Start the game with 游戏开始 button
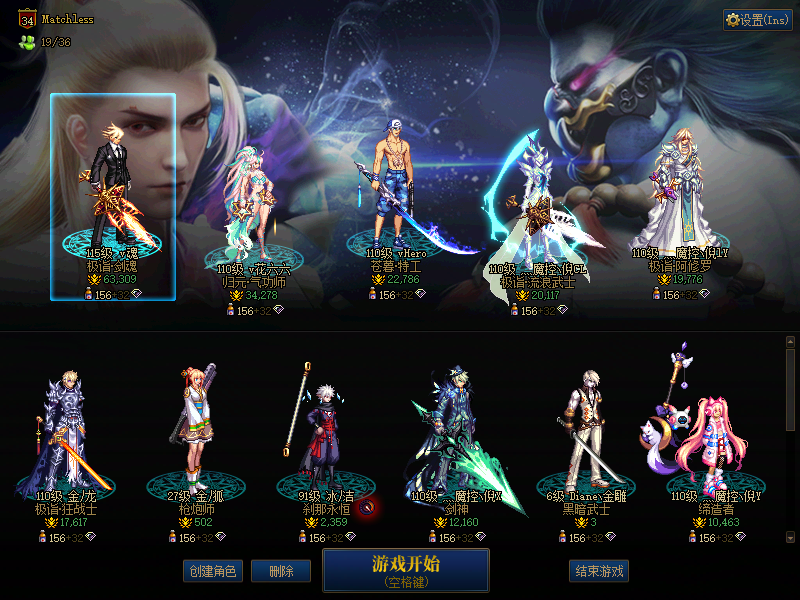800x600 pixels. (x=405, y=569)
